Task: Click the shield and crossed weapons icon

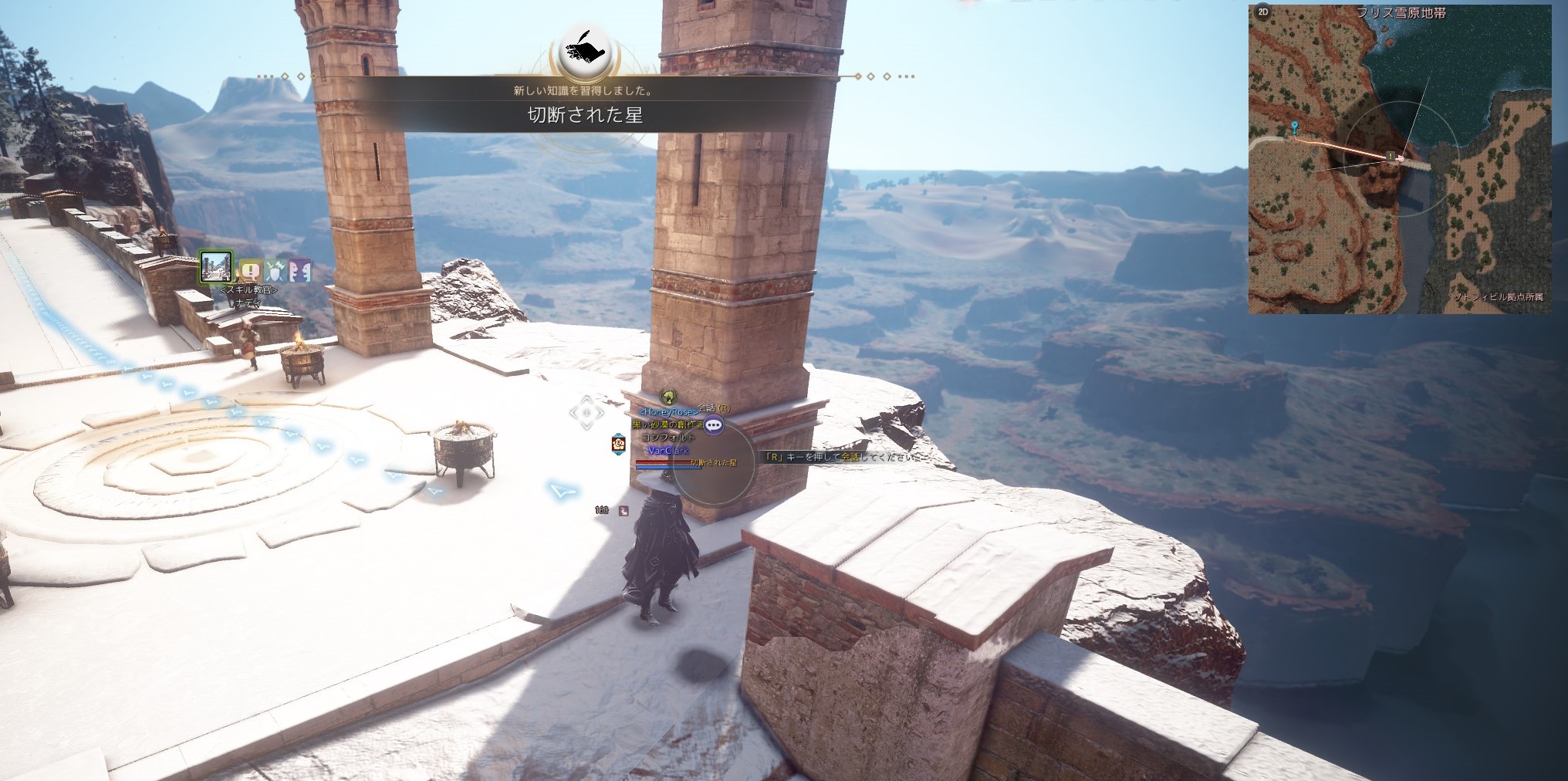Action: [x=275, y=271]
